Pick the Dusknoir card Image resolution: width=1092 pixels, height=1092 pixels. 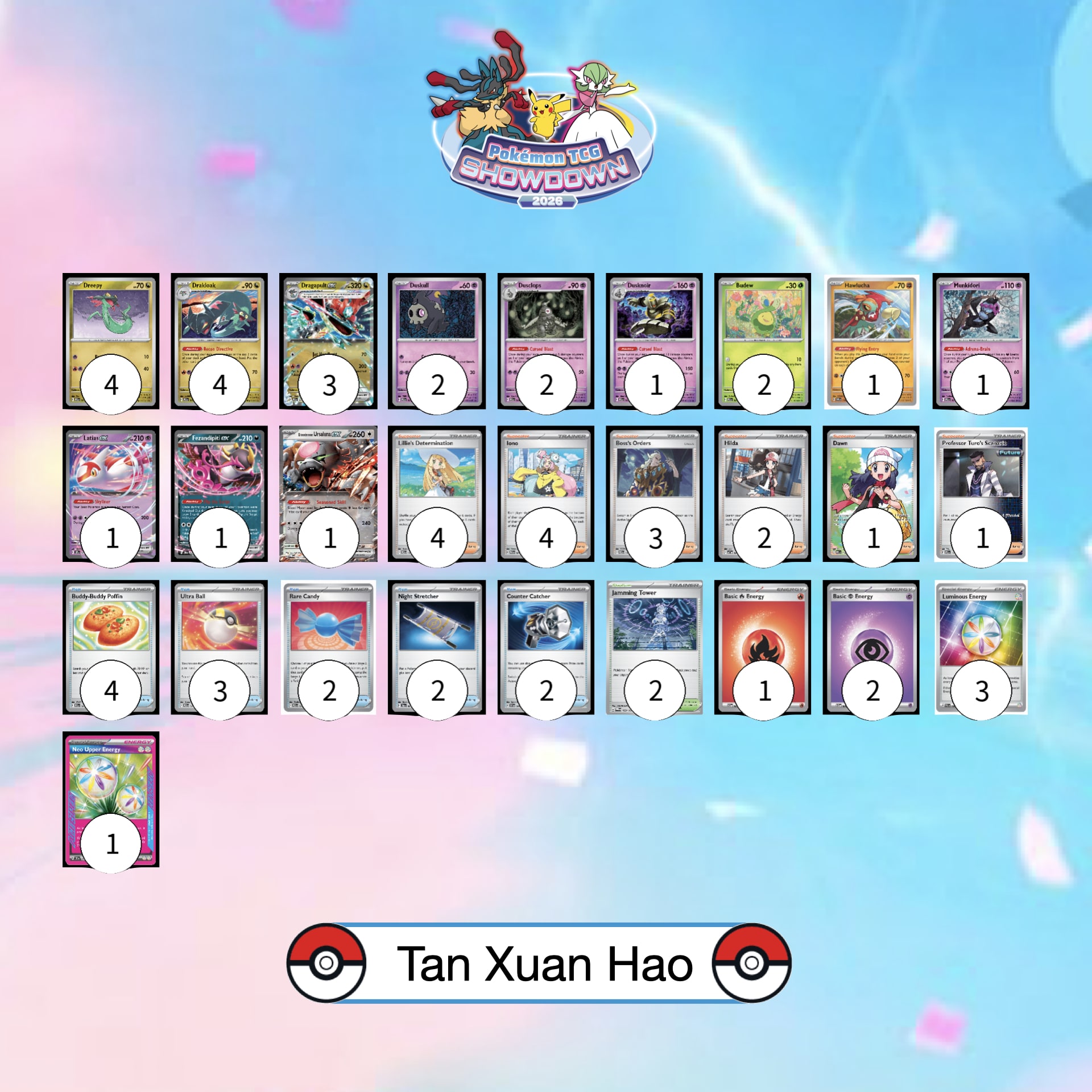(x=654, y=324)
